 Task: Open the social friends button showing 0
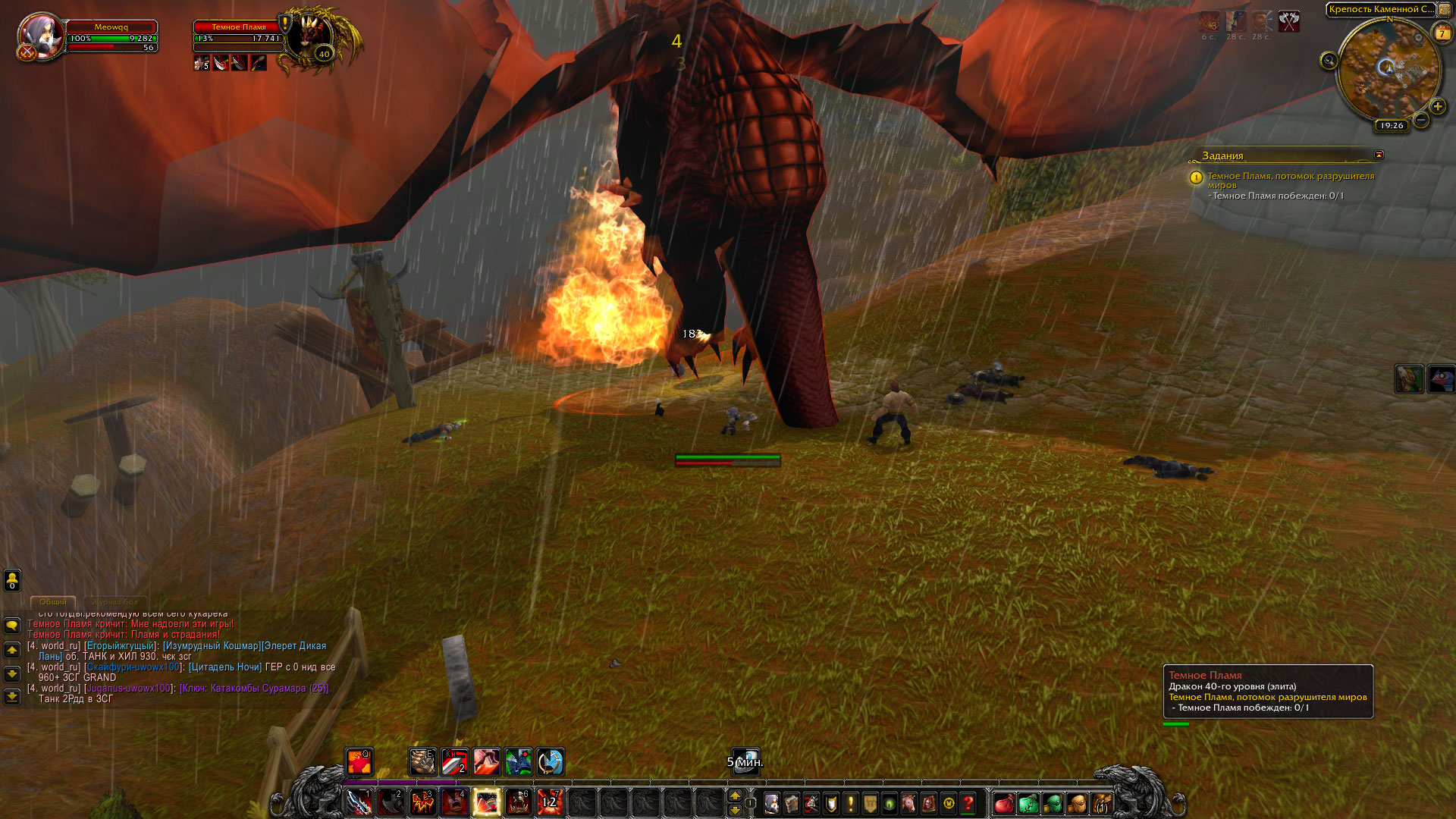(12, 580)
